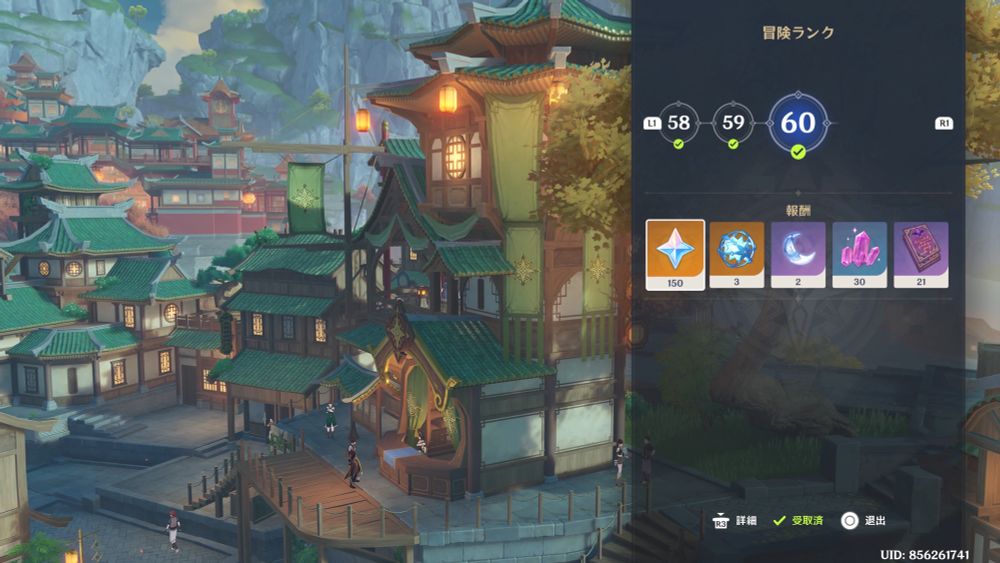Select the crescent moon reward slot
This screenshot has height=563, width=1000.
[x=798, y=254]
